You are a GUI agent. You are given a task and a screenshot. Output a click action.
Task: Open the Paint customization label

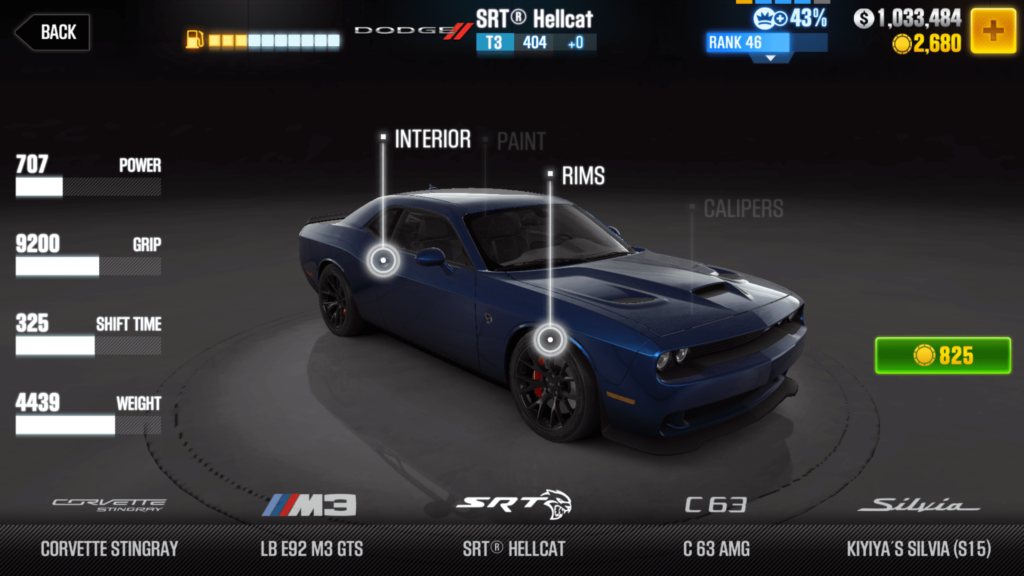(x=521, y=142)
